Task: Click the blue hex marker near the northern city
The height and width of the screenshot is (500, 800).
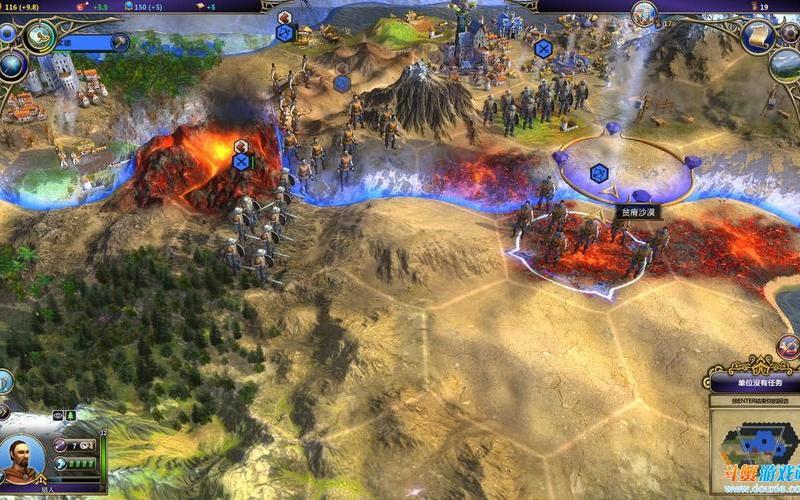Action: [x=543, y=48]
